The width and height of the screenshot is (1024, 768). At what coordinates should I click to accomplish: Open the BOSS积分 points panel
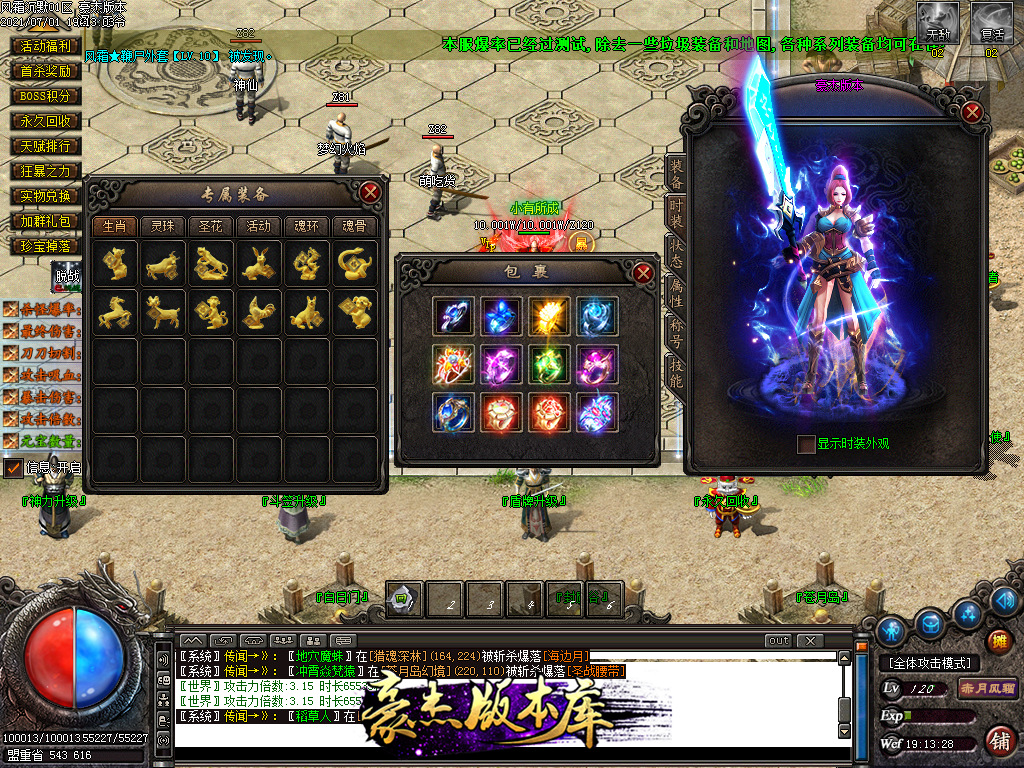pos(46,96)
